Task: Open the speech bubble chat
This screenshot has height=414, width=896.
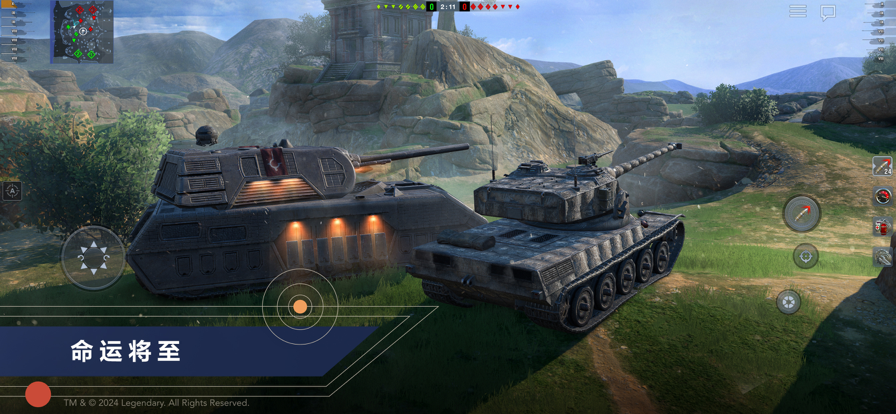Action: point(828,12)
